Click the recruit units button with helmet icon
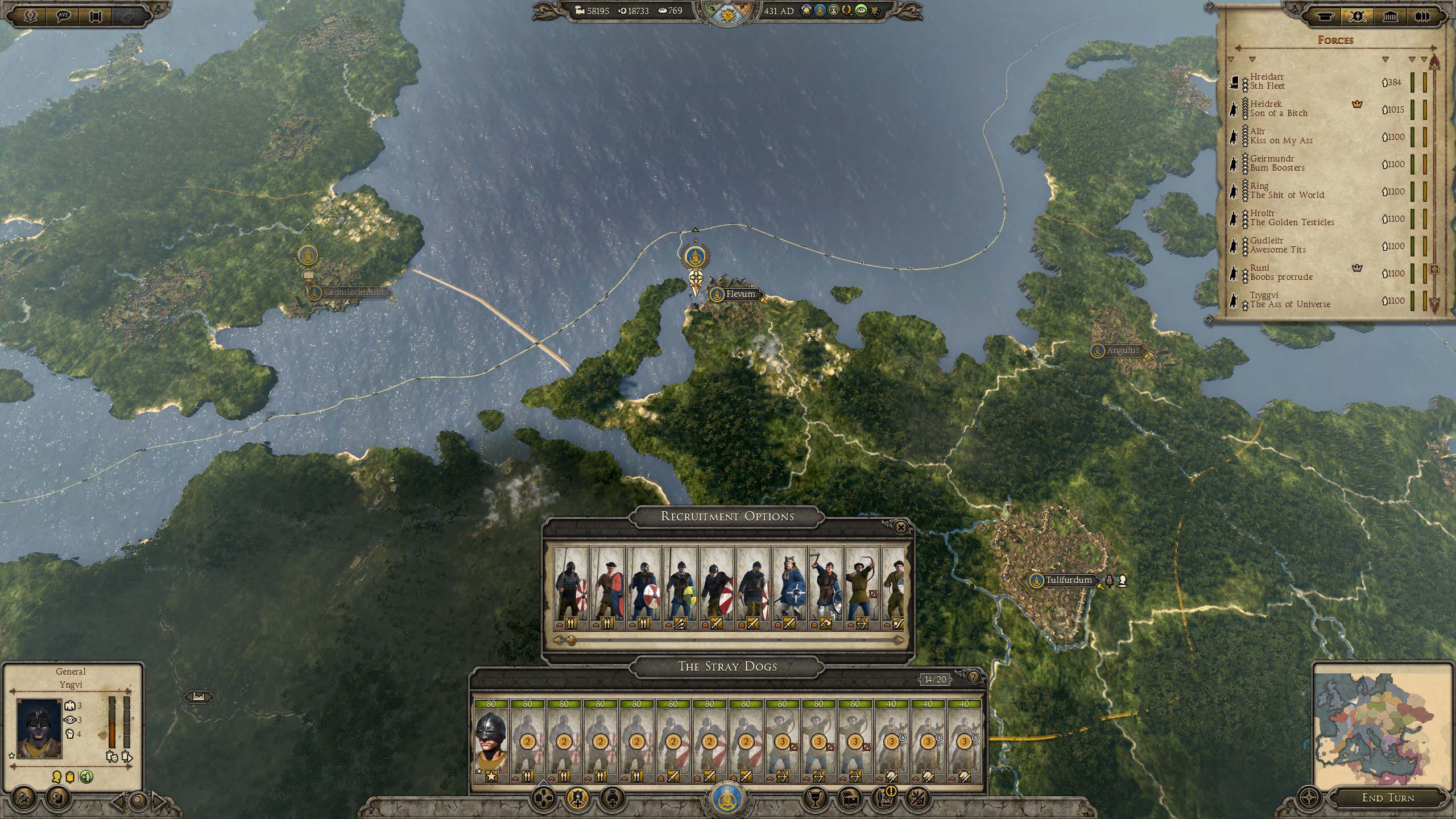The height and width of the screenshot is (819, 1456). point(577,799)
